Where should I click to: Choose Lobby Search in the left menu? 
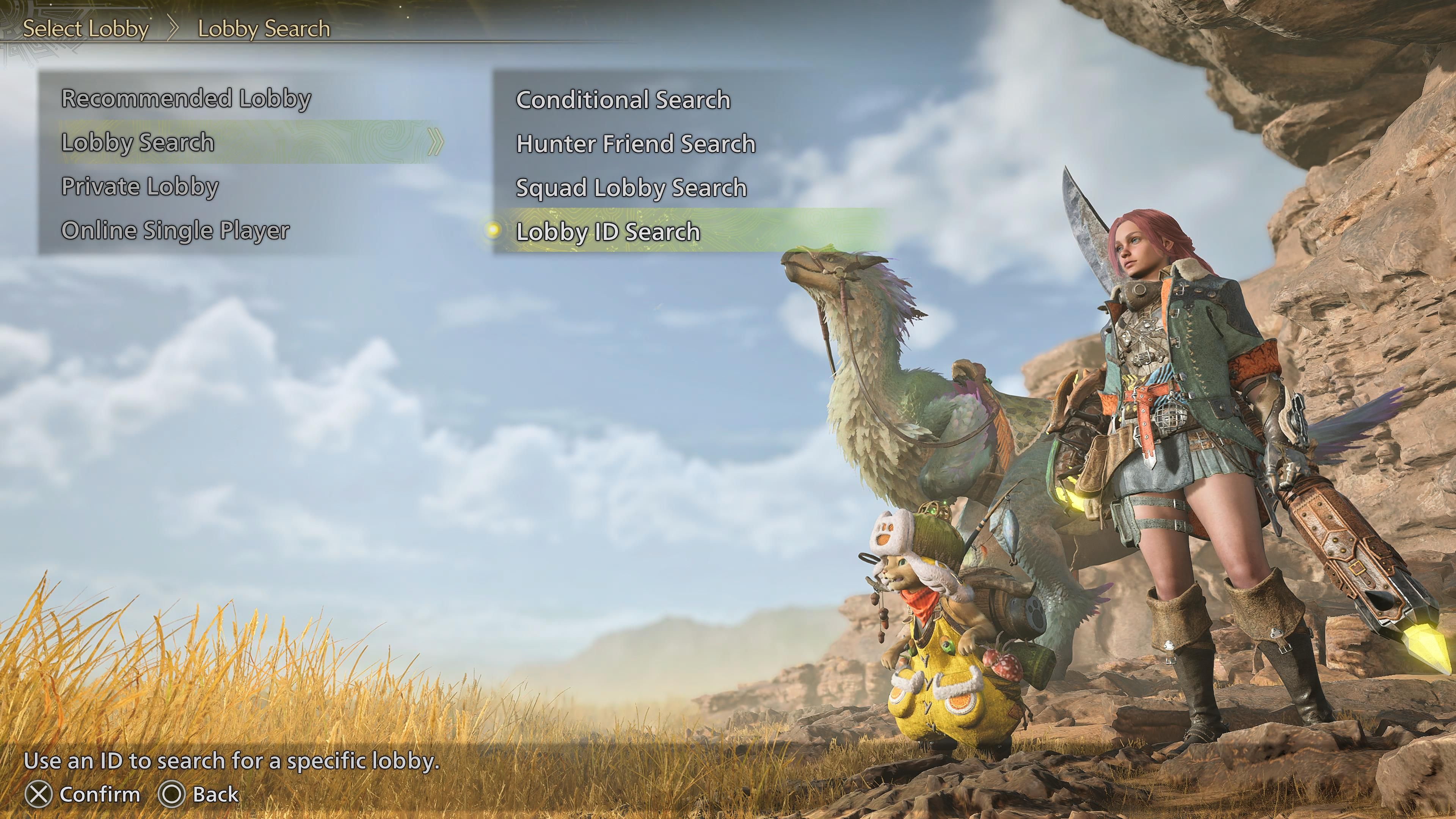pos(138,143)
